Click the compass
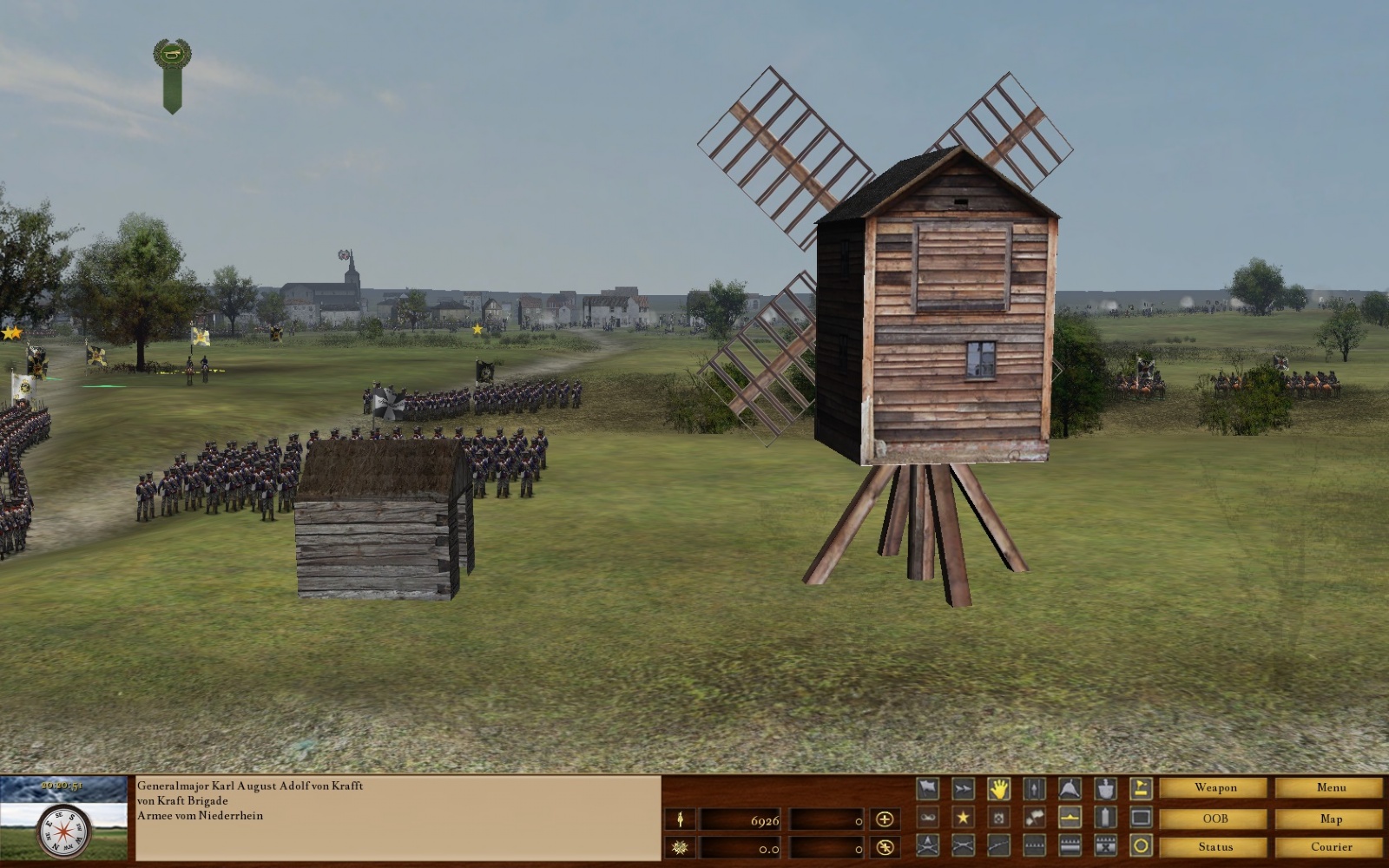Image resolution: width=1389 pixels, height=868 pixels. pyautogui.click(x=64, y=832)
